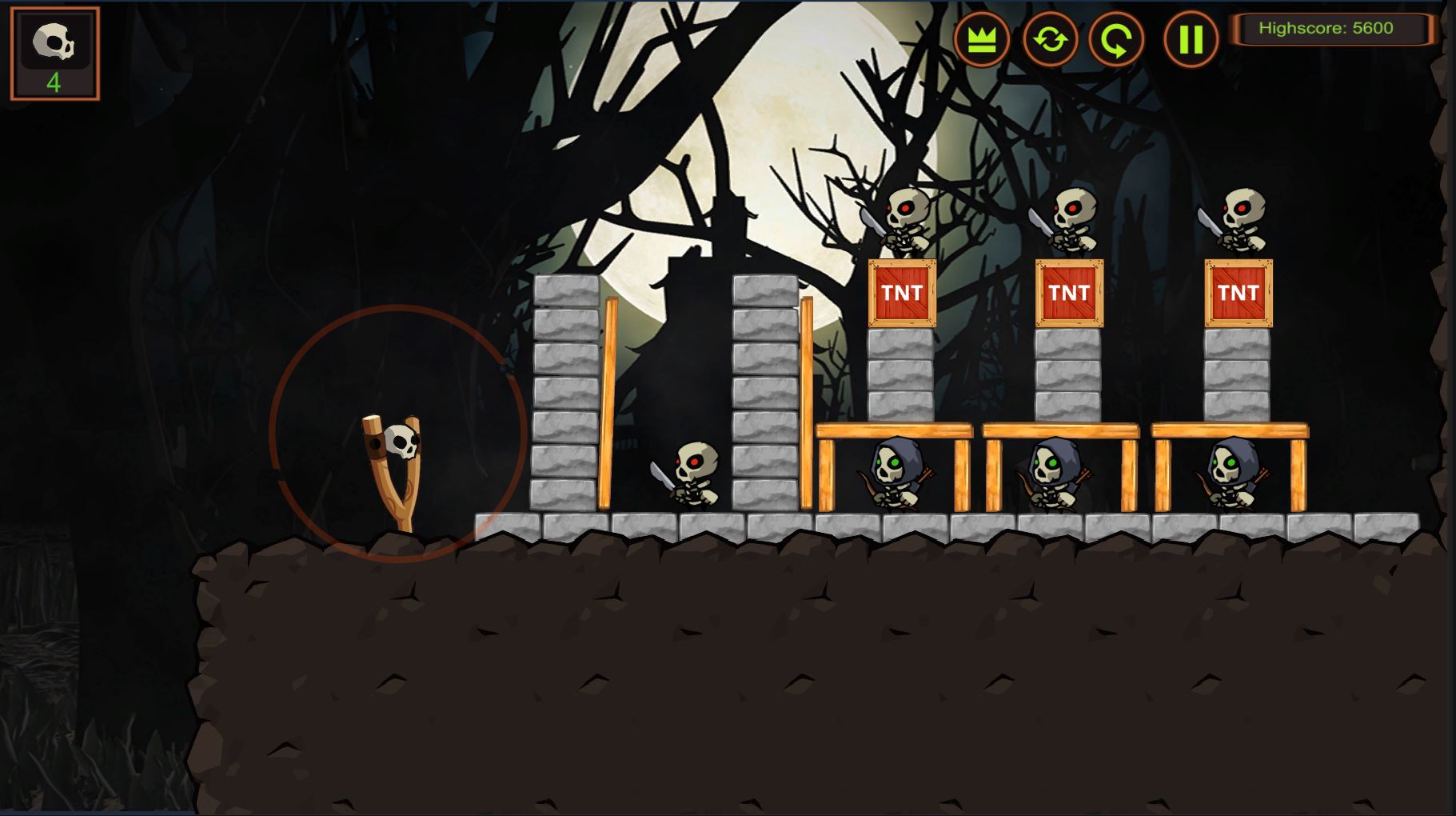Viewport: 1456px width, 816px height.
Task: Restart the level with the single-arrow button
Action: click(1116, 39)
